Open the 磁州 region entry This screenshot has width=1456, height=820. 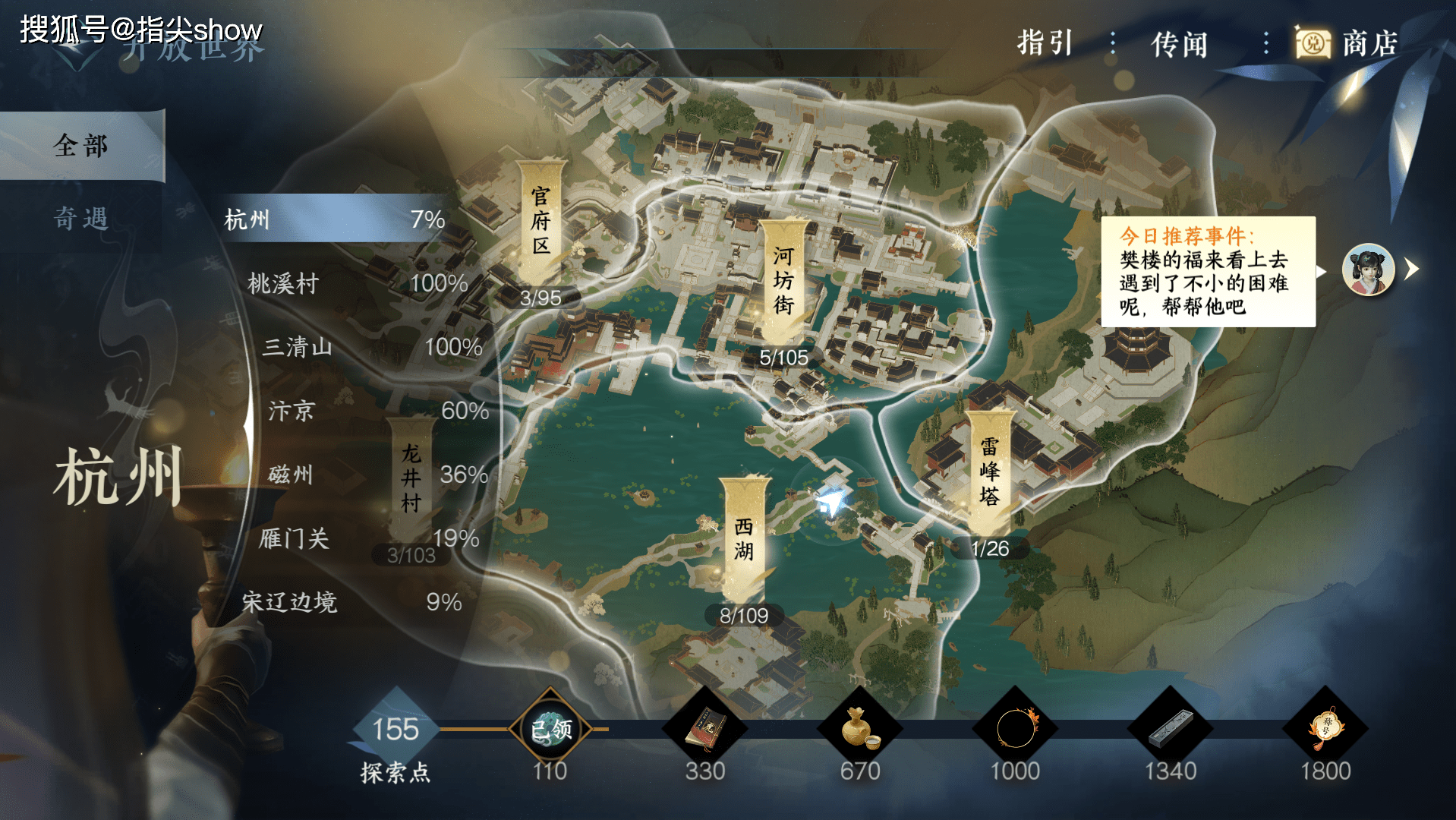pos(291,475)
